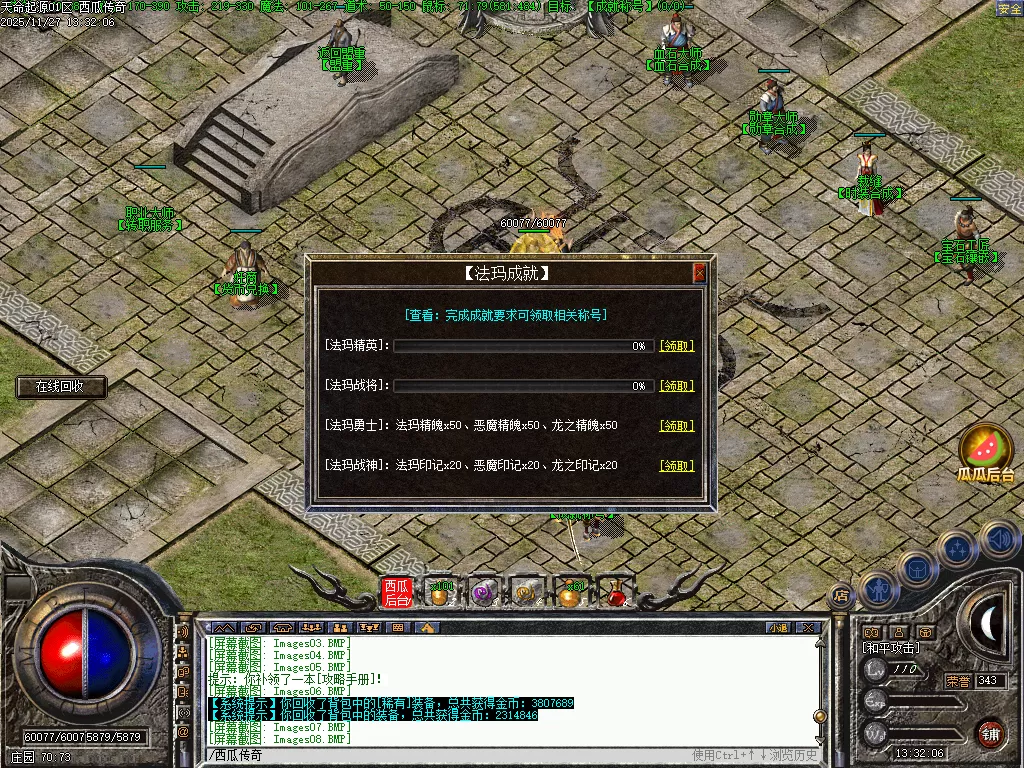Close the chat panel with its X button
This screenshot has width=1024, height=768.
(809, 628)
